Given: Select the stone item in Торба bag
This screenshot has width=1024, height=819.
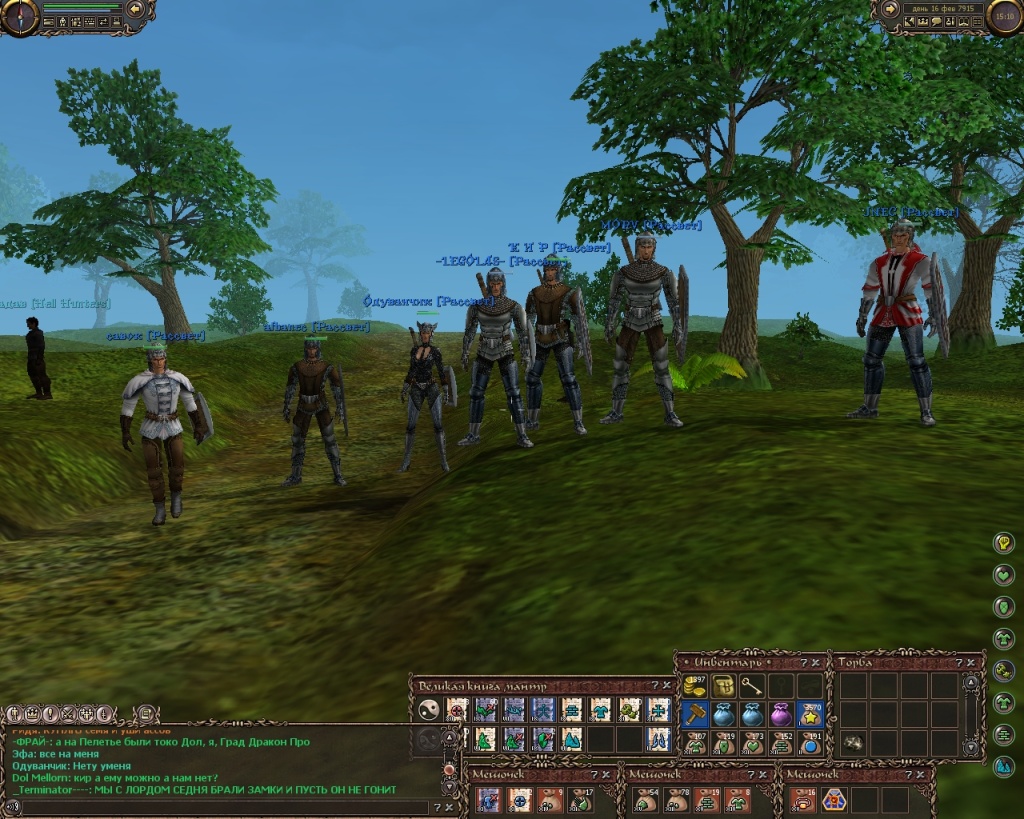Looking at the screenshot, I should [x=855, y=742].
